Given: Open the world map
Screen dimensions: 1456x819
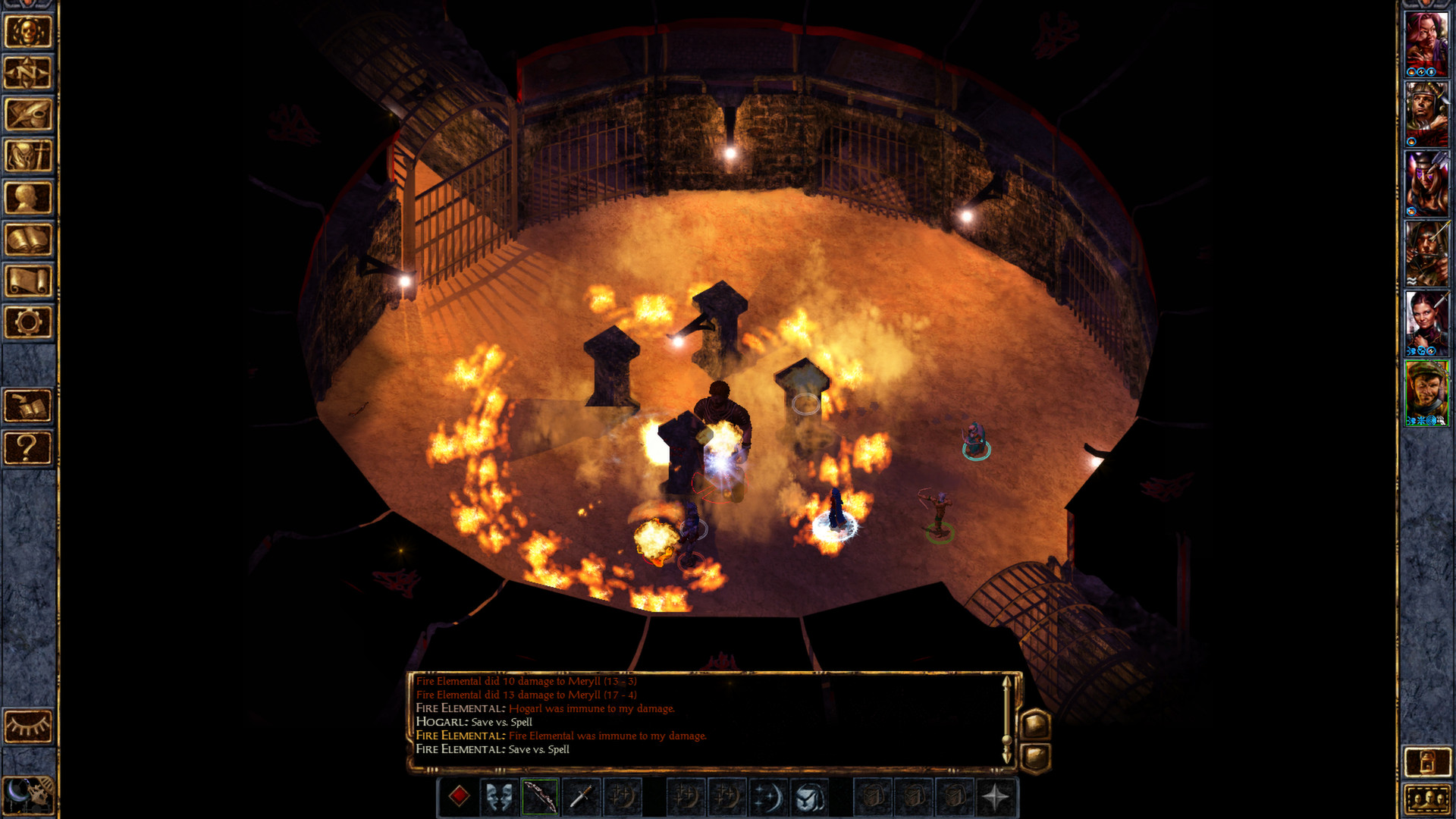Looking at the screenshot, I should tap(28, 72).
